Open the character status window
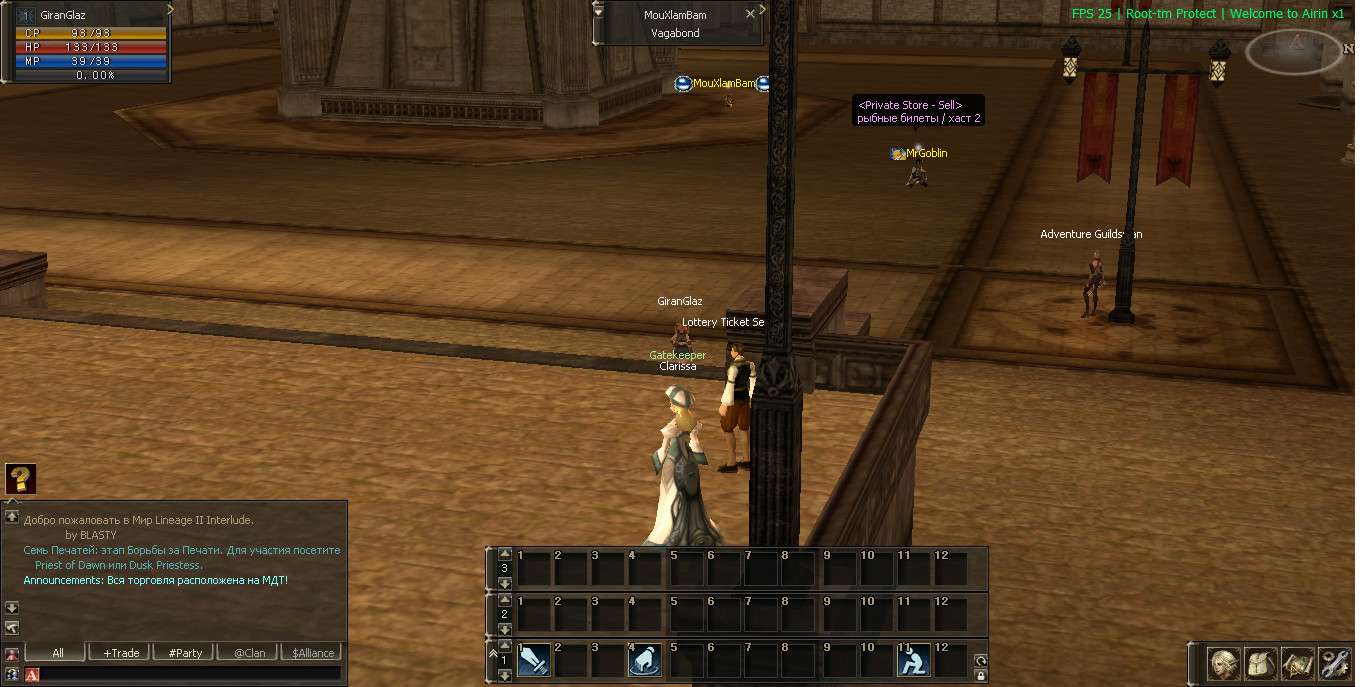The width and height of the screenshot is (1360, 687). pyautogui.click(x=1224, y=663)
